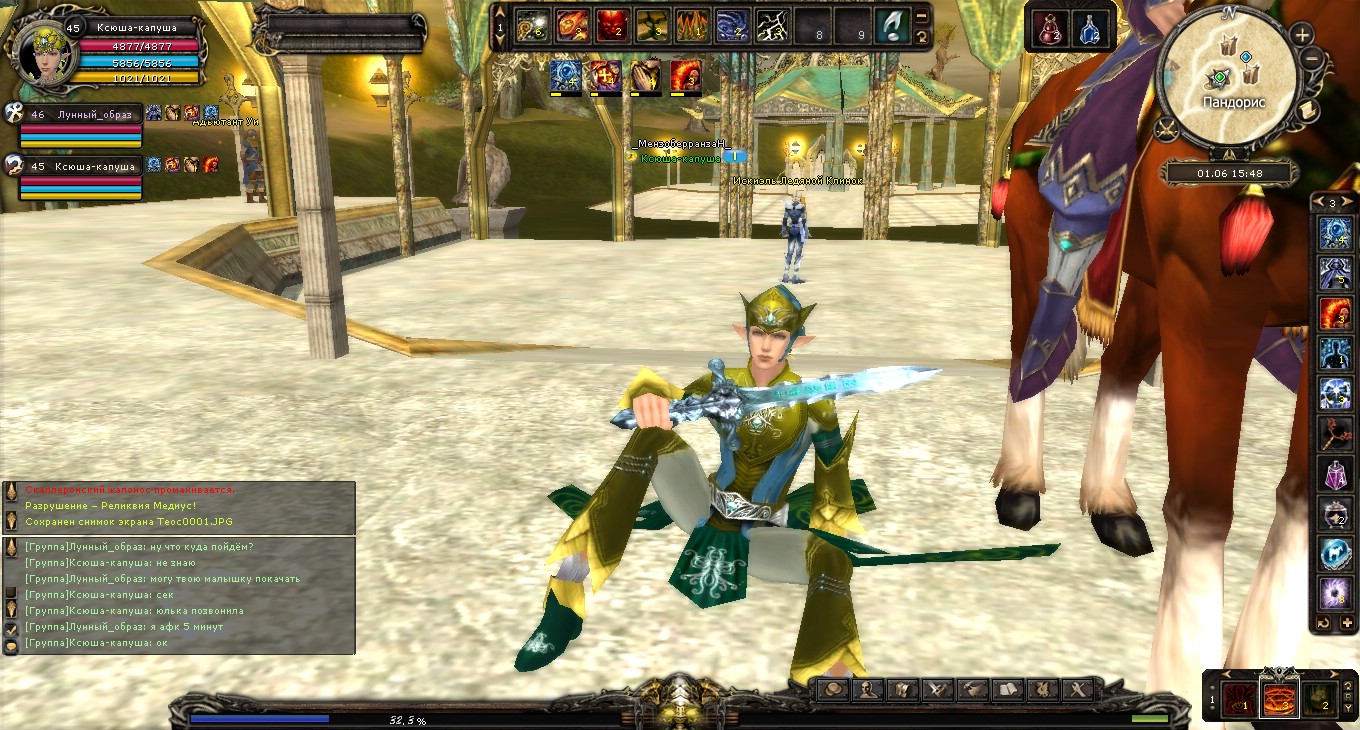Select the music note hotbar slot
1360x730 pixels.
click(892, 25)
